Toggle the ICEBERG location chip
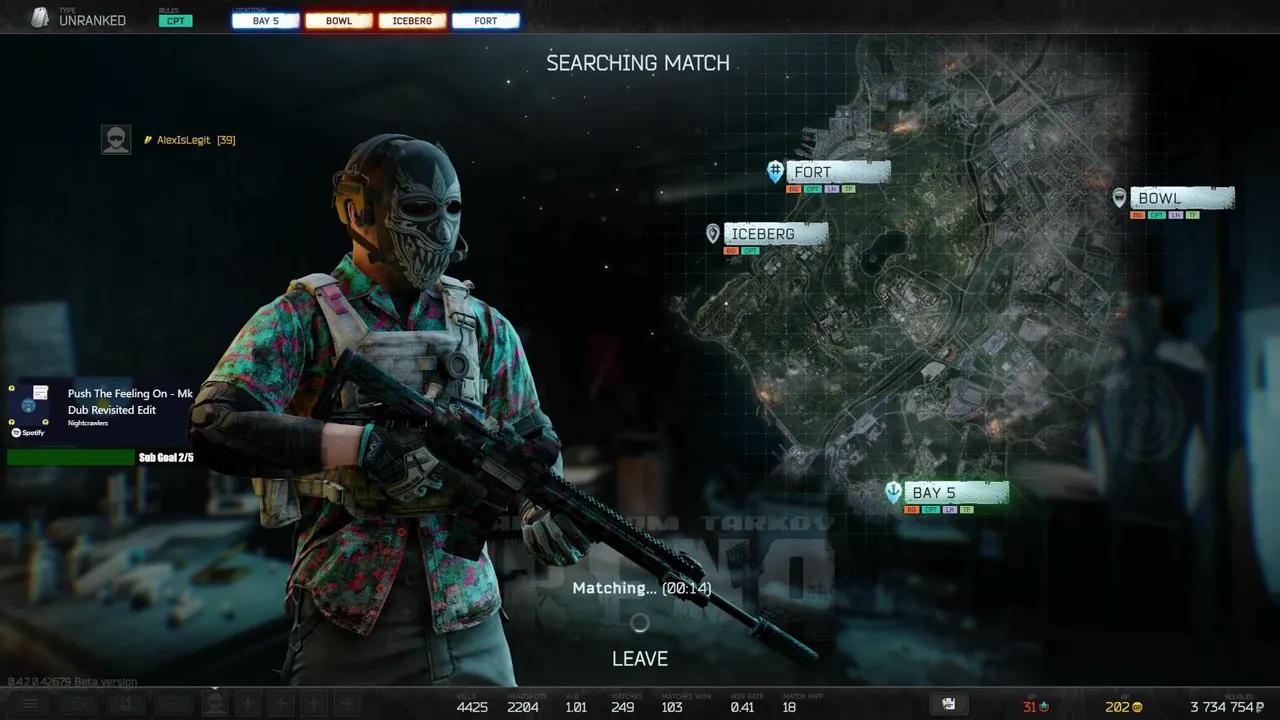Viewport: 1280px width, 720px height. [x=412, y=21]
